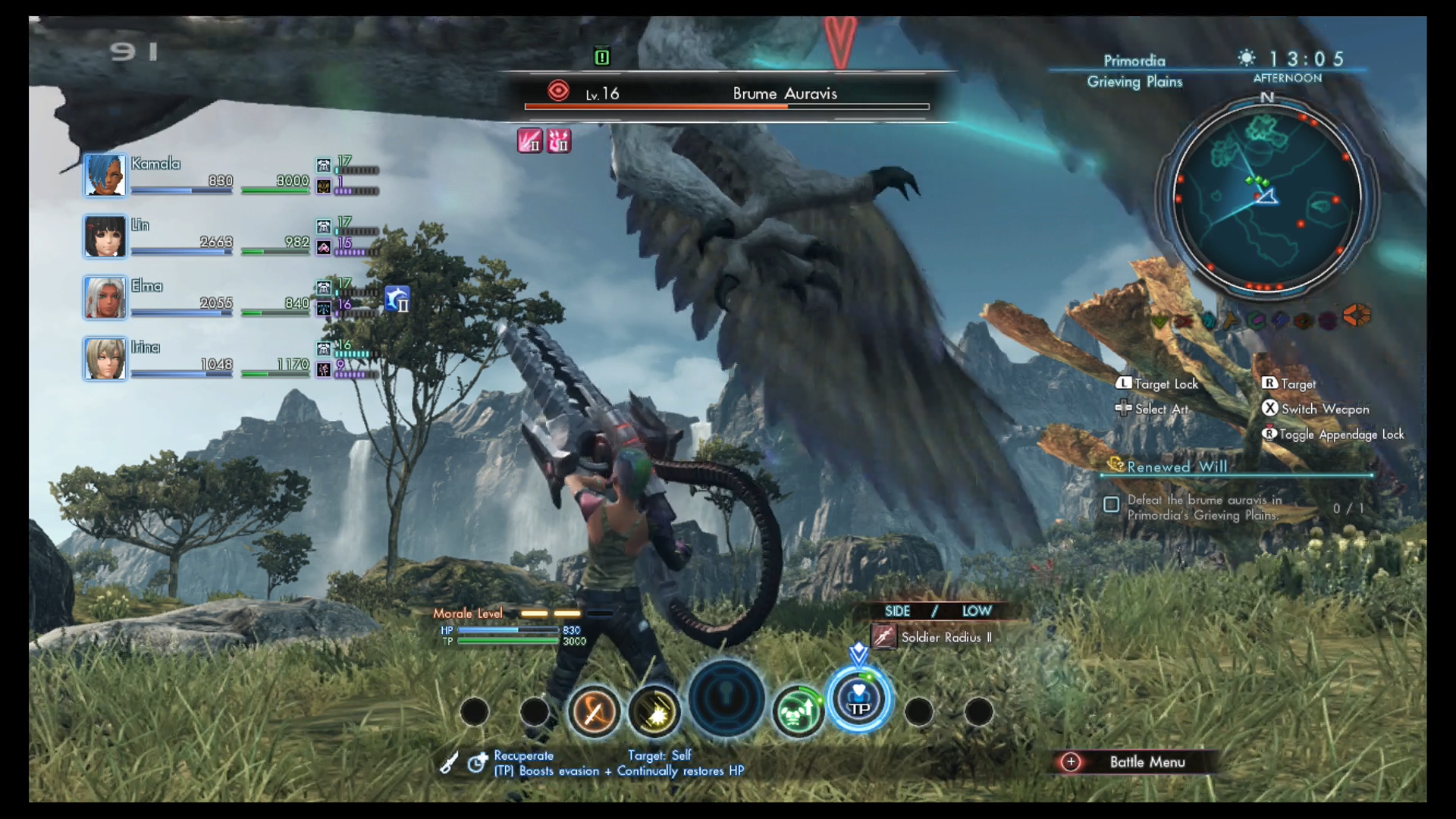Select Lin's party portrait
This screenshot has width=1456, height=819.
tap(105, 237)
